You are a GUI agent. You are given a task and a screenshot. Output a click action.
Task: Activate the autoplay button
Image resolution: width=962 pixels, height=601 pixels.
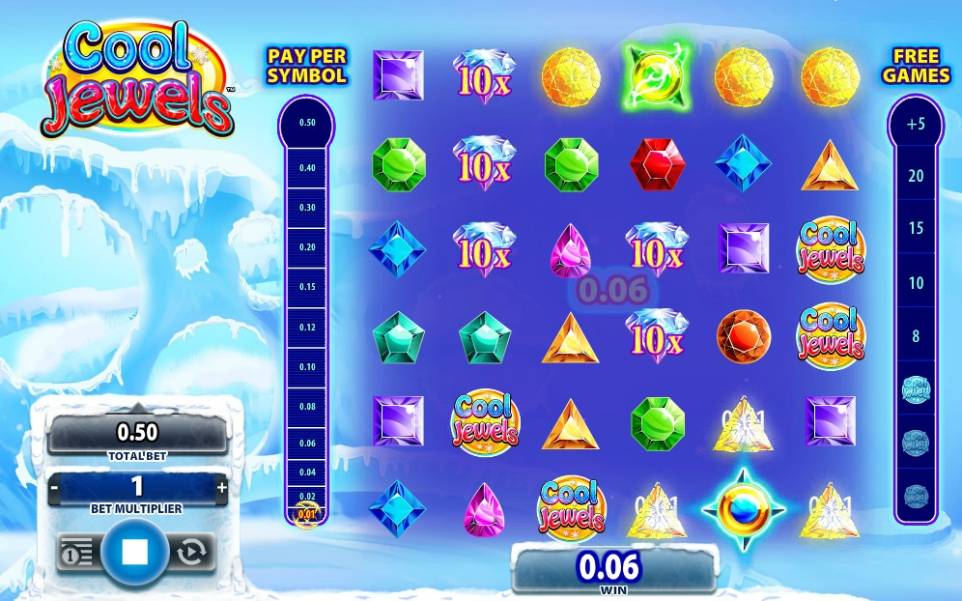pos(192,551)
